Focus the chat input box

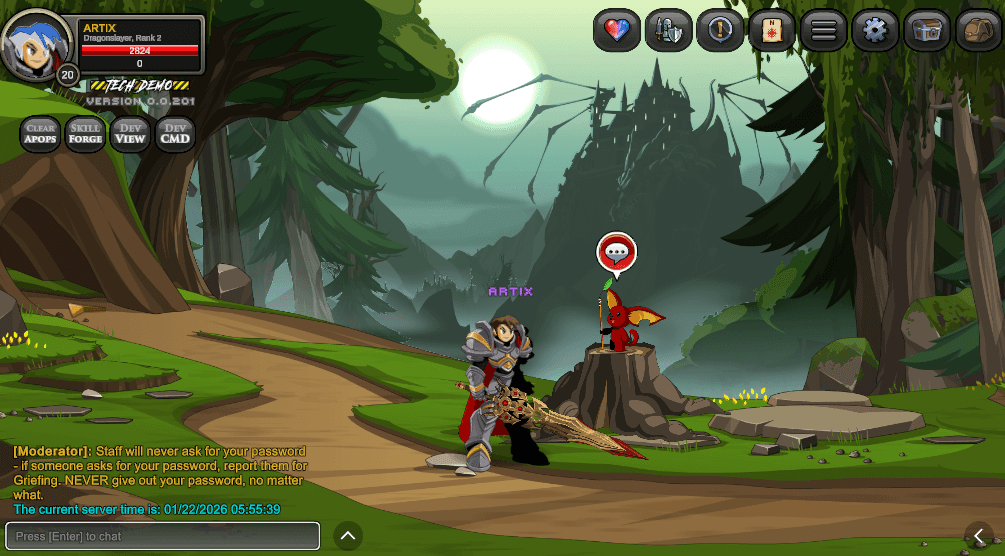coord(163,536)
